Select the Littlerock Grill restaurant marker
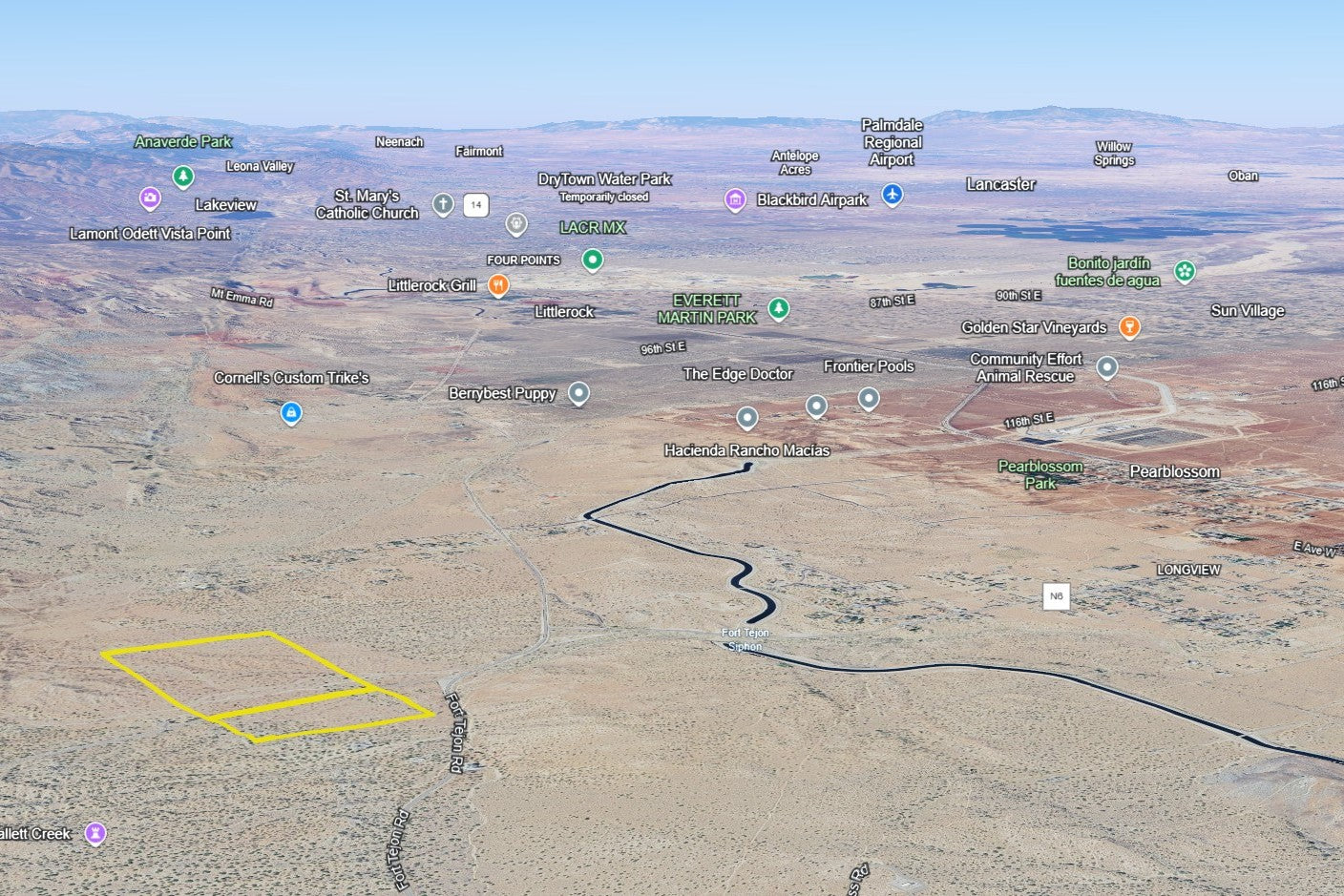The width and height of the screenshot is (1344, 896). point(497,284)
